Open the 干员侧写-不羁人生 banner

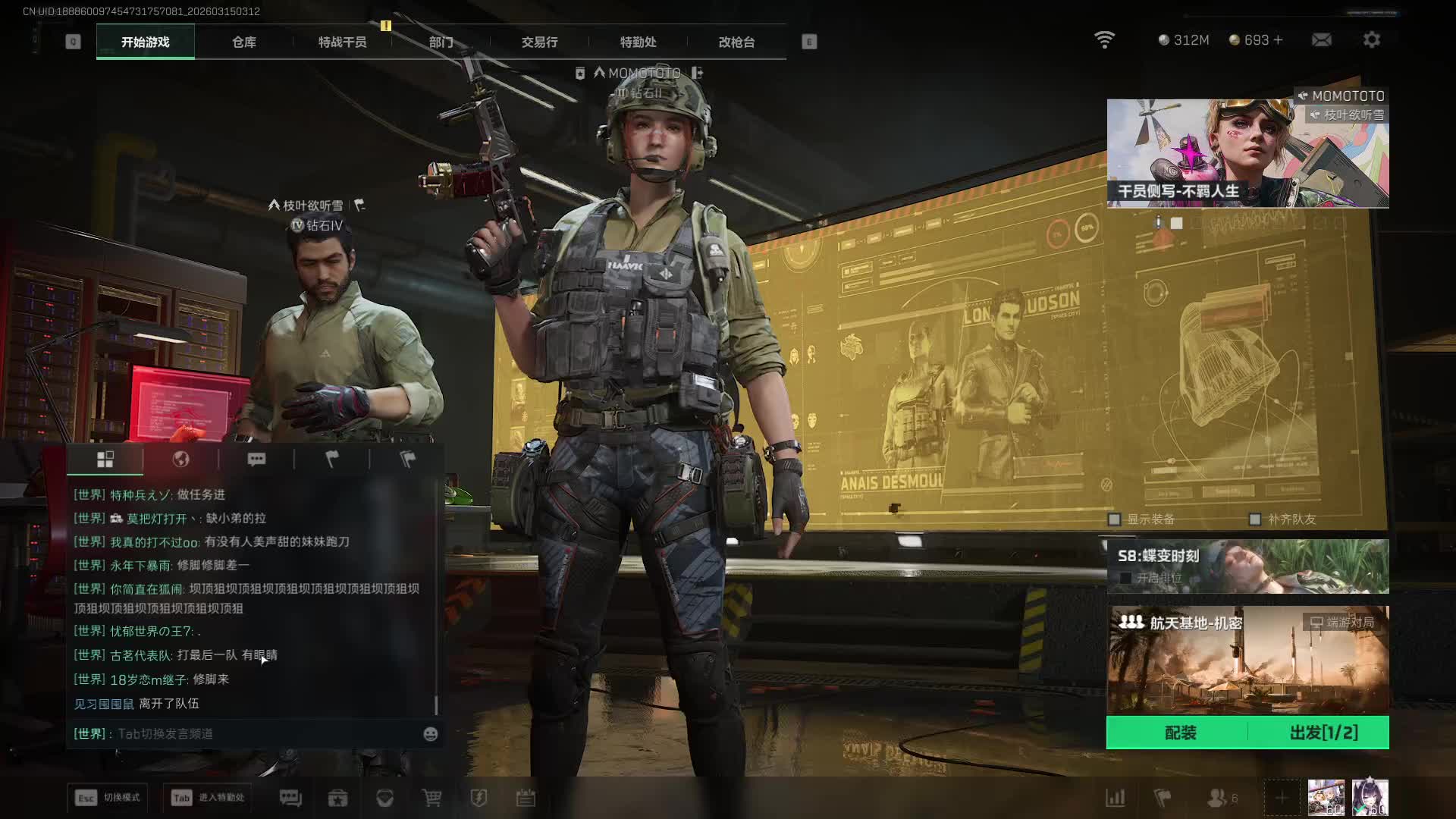pos(1247,153)
